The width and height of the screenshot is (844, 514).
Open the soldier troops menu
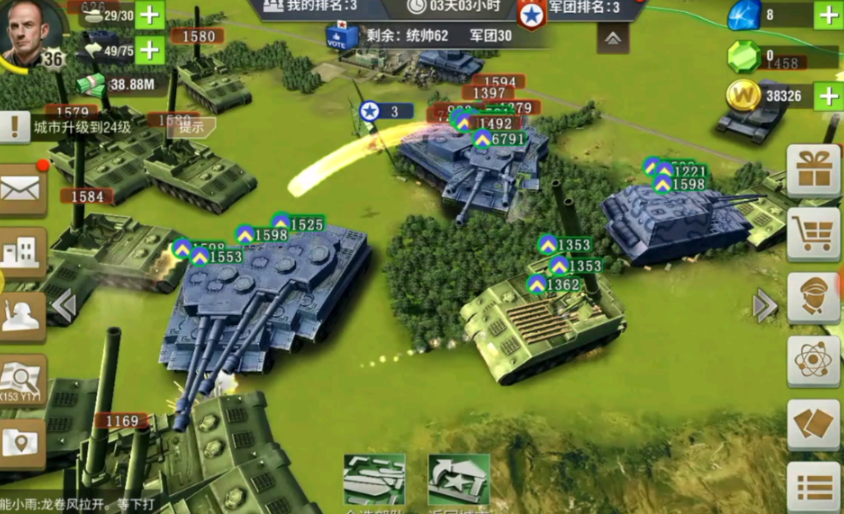click(21, 315)
